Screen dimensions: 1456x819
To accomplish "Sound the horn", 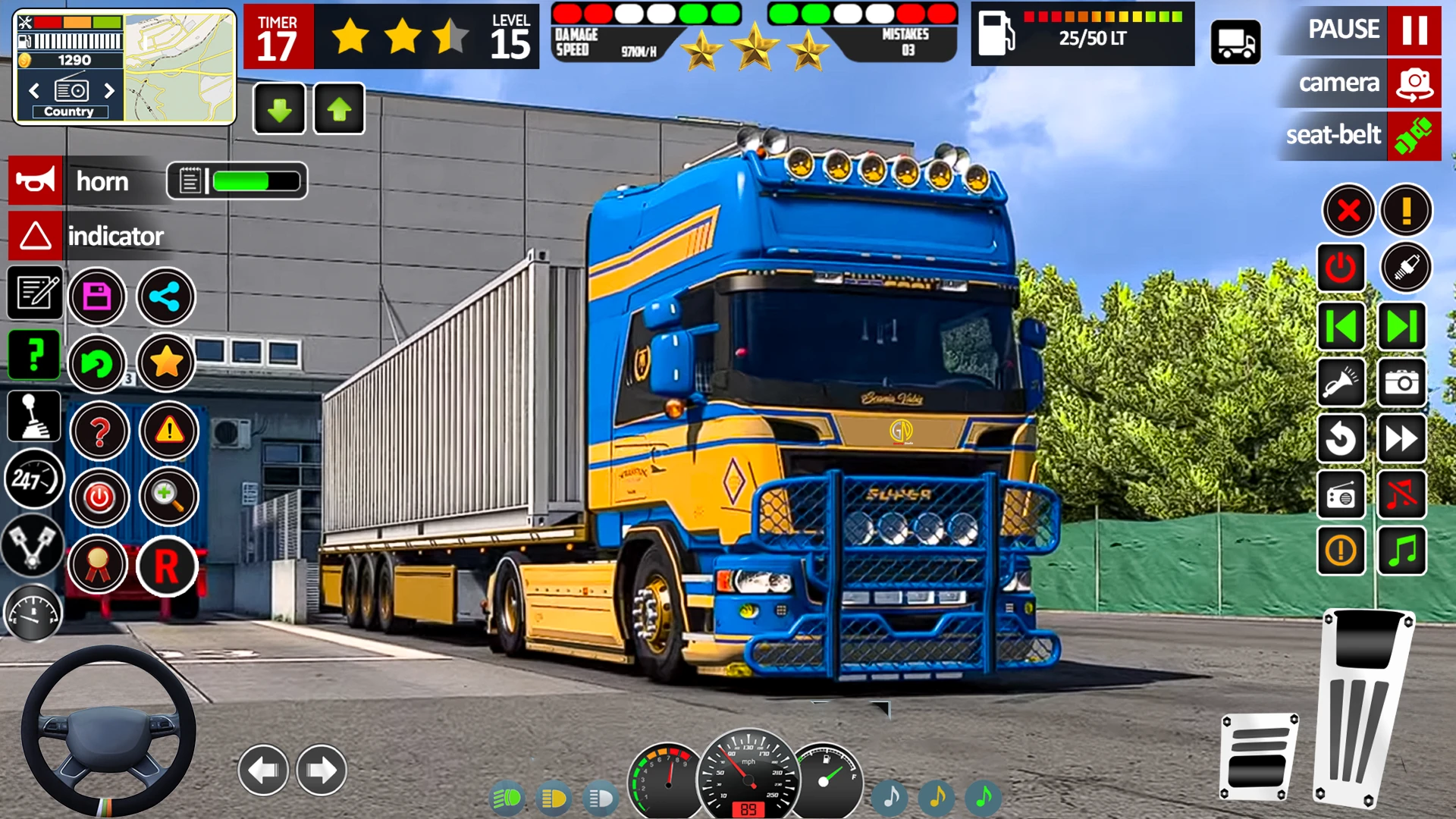I will [36, 181].
